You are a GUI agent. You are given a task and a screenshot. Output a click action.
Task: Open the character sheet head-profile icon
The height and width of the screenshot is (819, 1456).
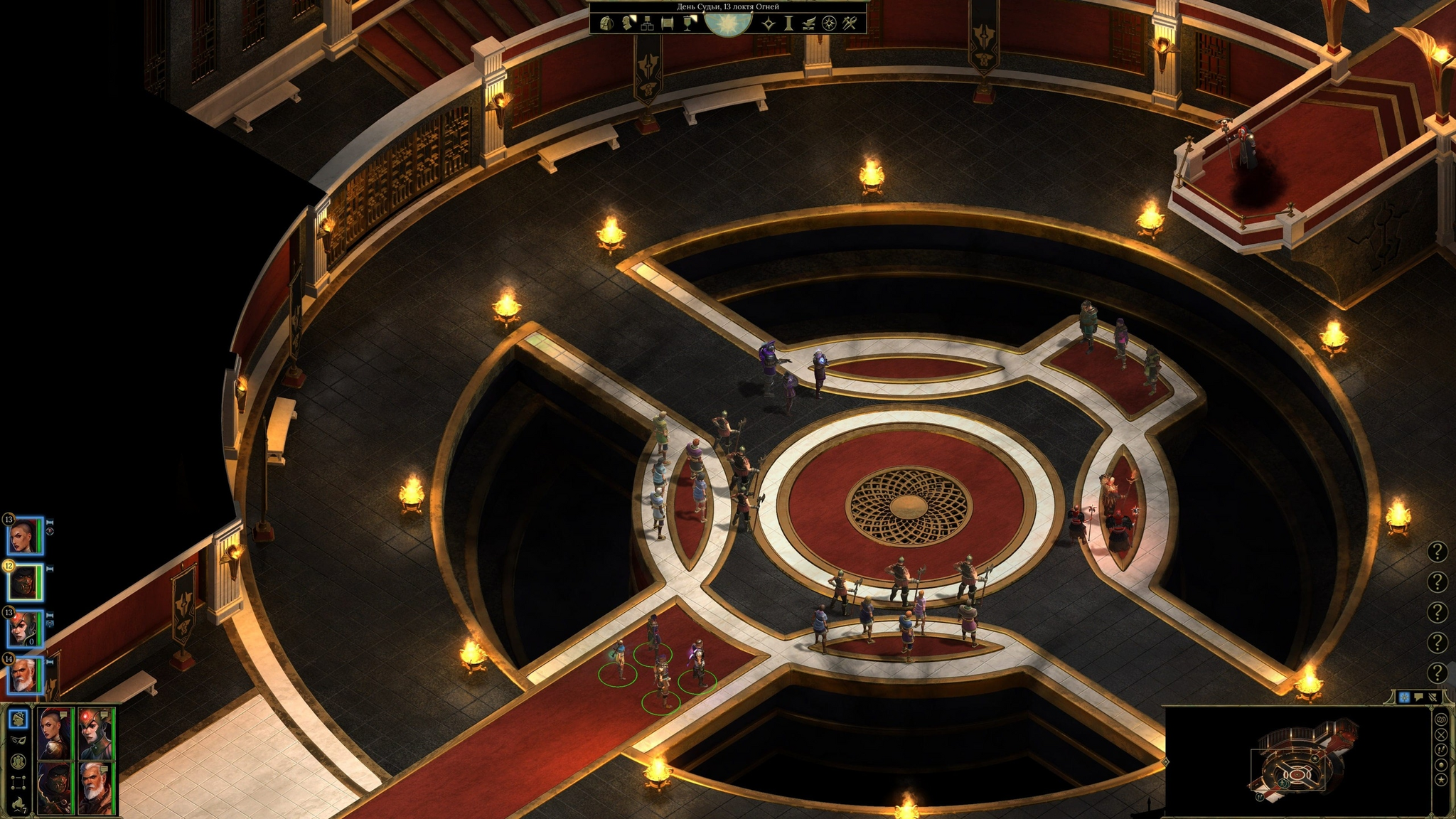tap(627, 23)
